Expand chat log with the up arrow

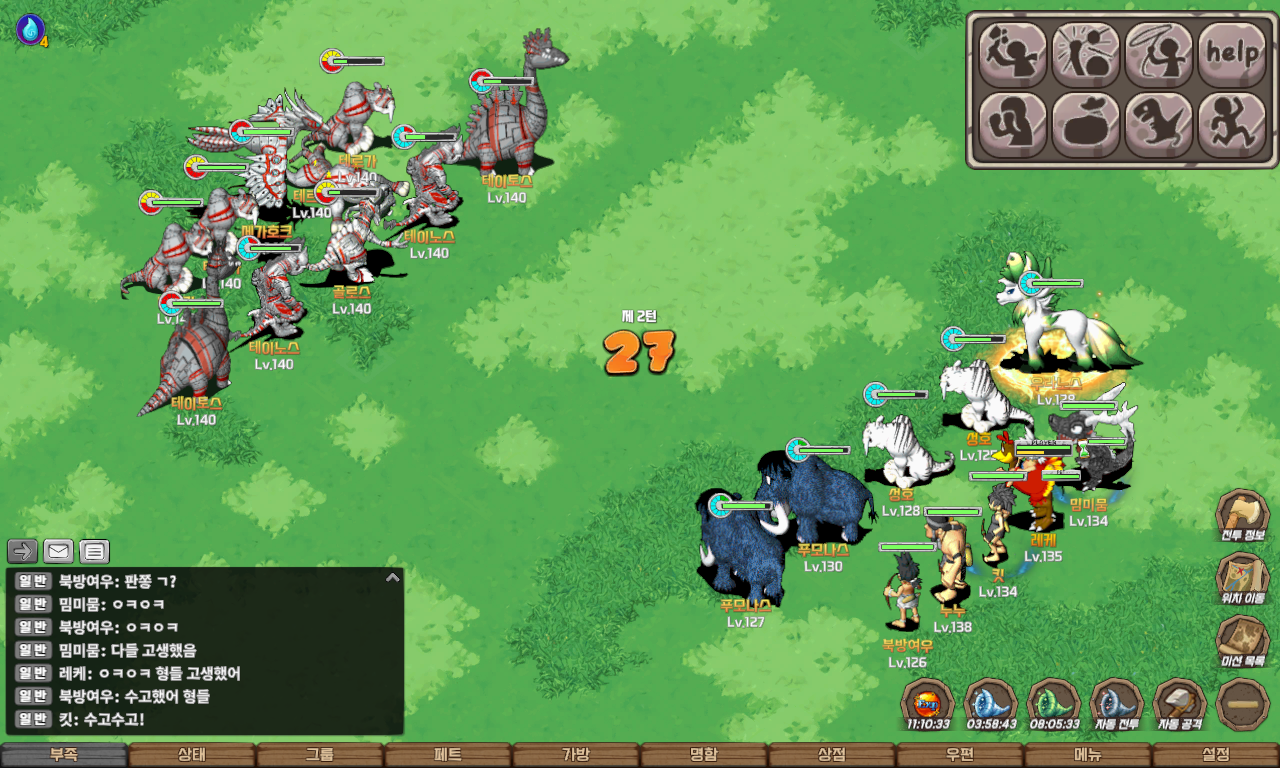(x=393, y=577)
